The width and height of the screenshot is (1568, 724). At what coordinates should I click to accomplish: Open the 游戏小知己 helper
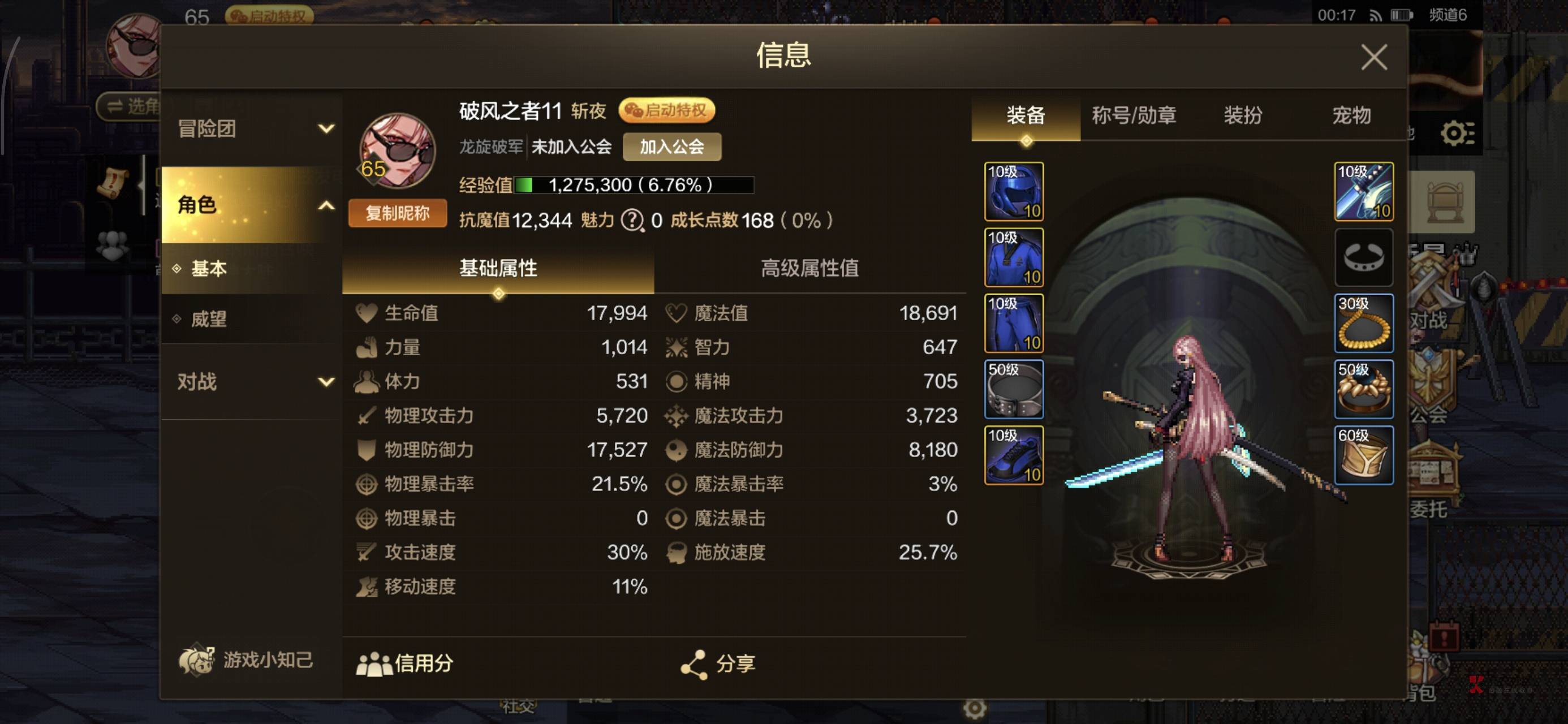tap(246, 660)
